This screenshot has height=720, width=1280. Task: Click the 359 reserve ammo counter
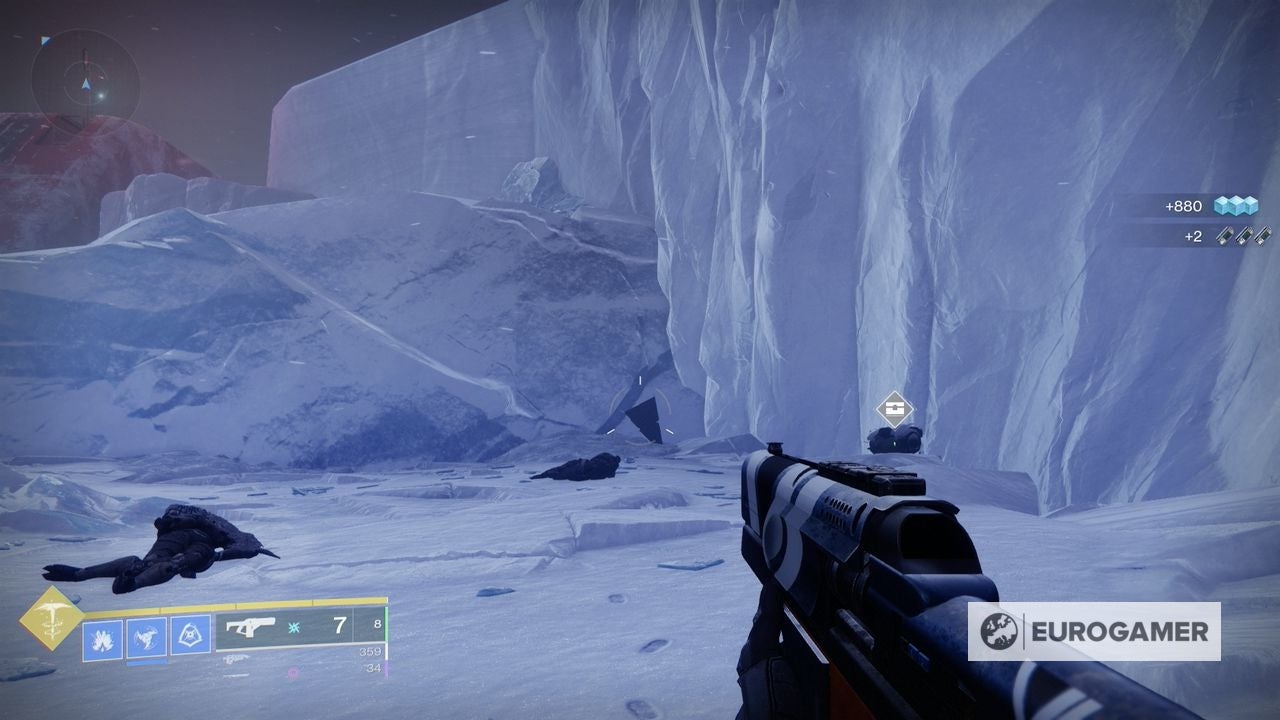371,652
